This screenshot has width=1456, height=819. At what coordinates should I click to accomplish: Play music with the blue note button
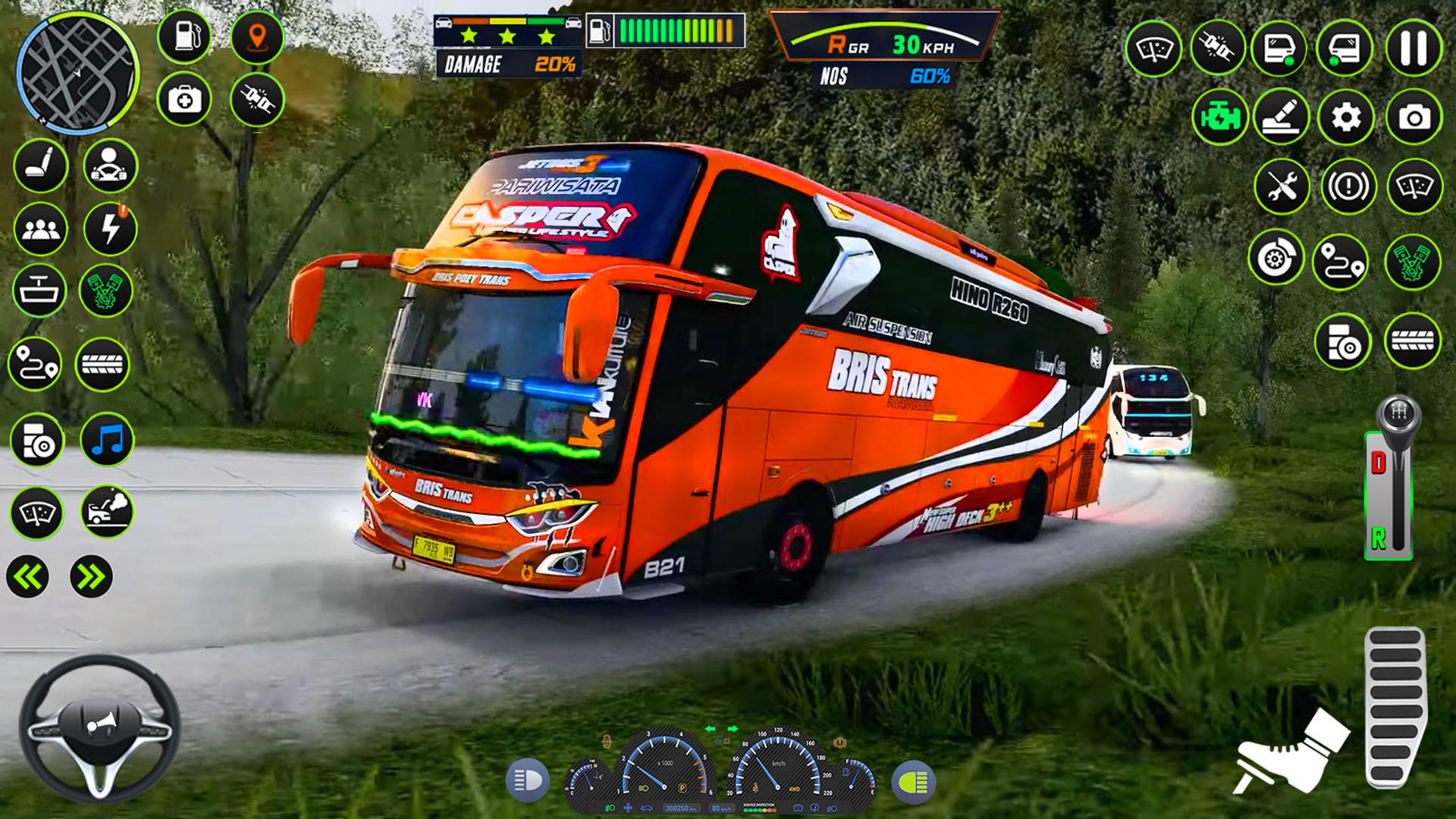(107, 440)
